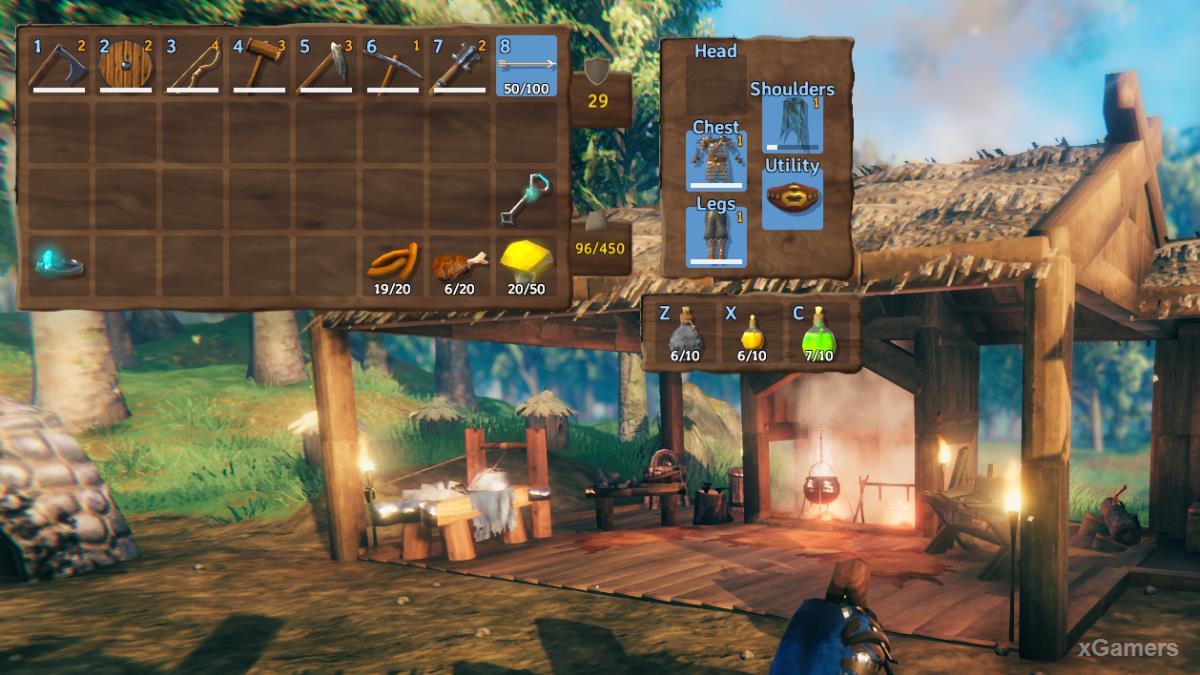Select the yellow nugget stack of 20

(x=527, y=264)
